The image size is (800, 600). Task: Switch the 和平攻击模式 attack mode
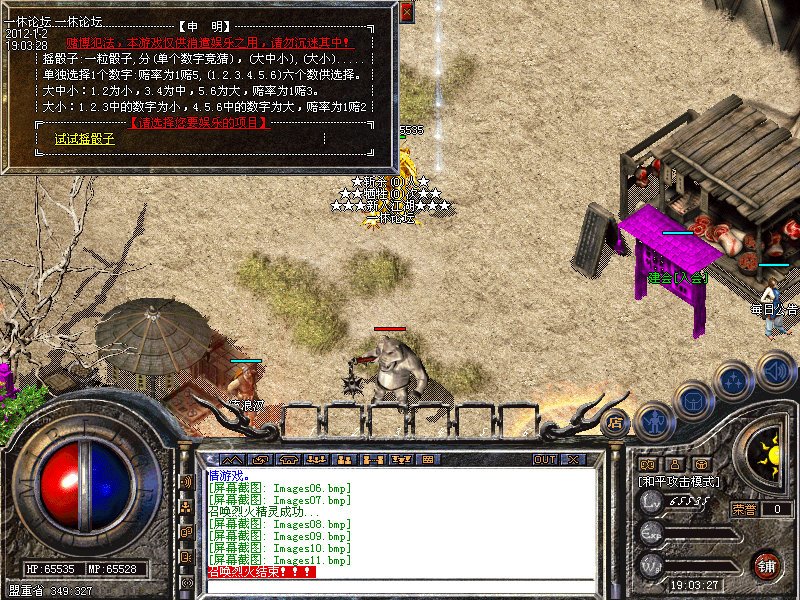click(x=680, y=481)
